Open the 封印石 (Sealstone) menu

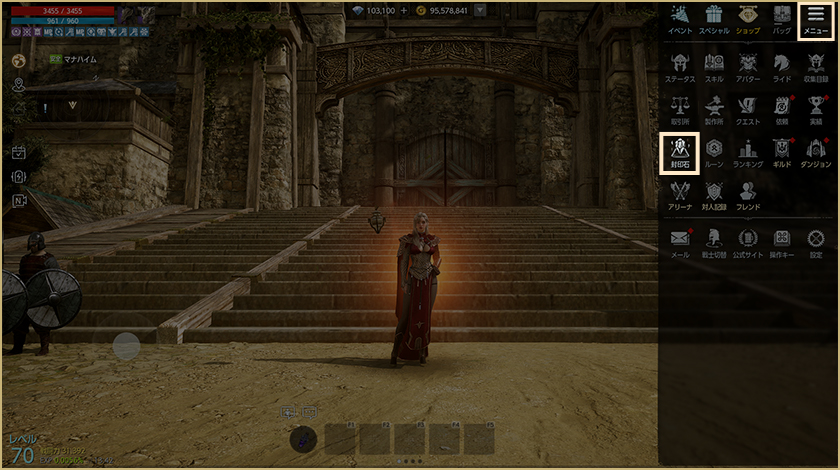coord(680,152)
